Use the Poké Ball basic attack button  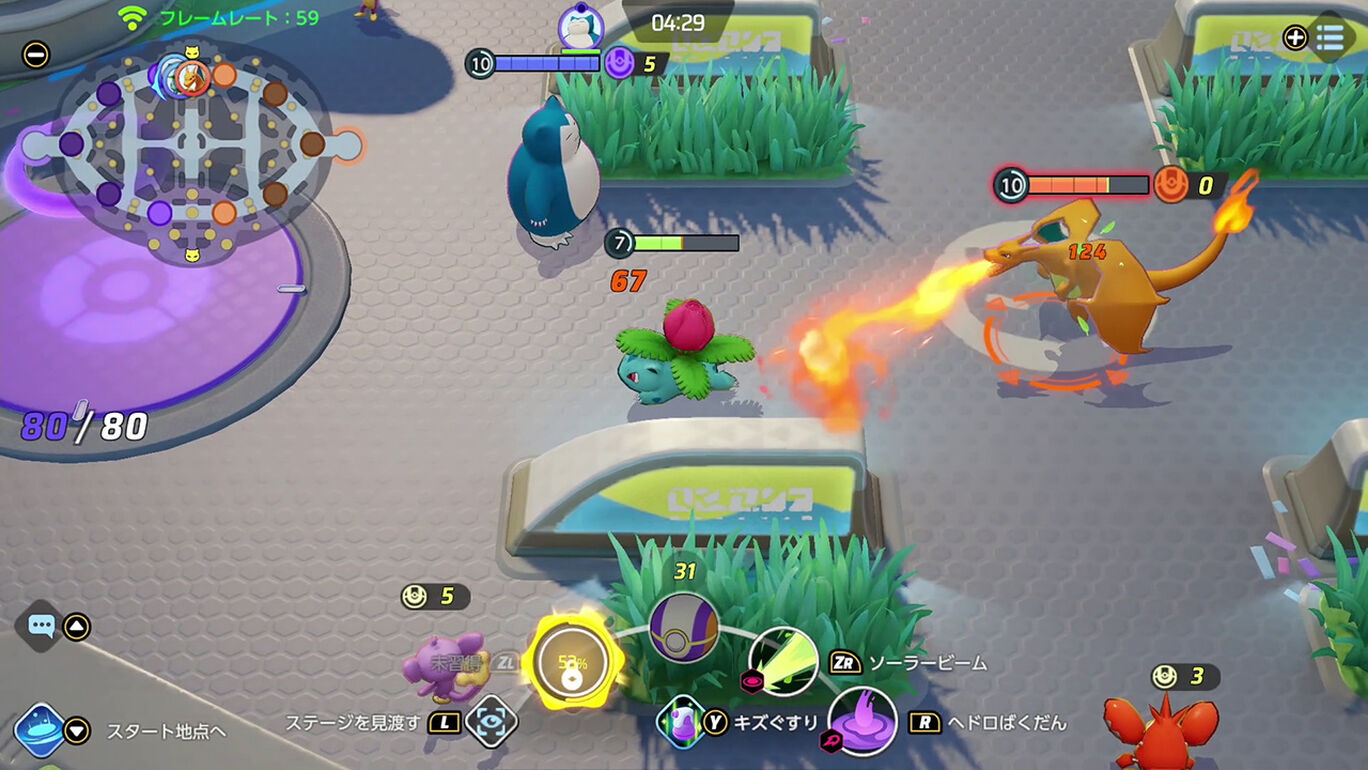click(x=684, y=628)
